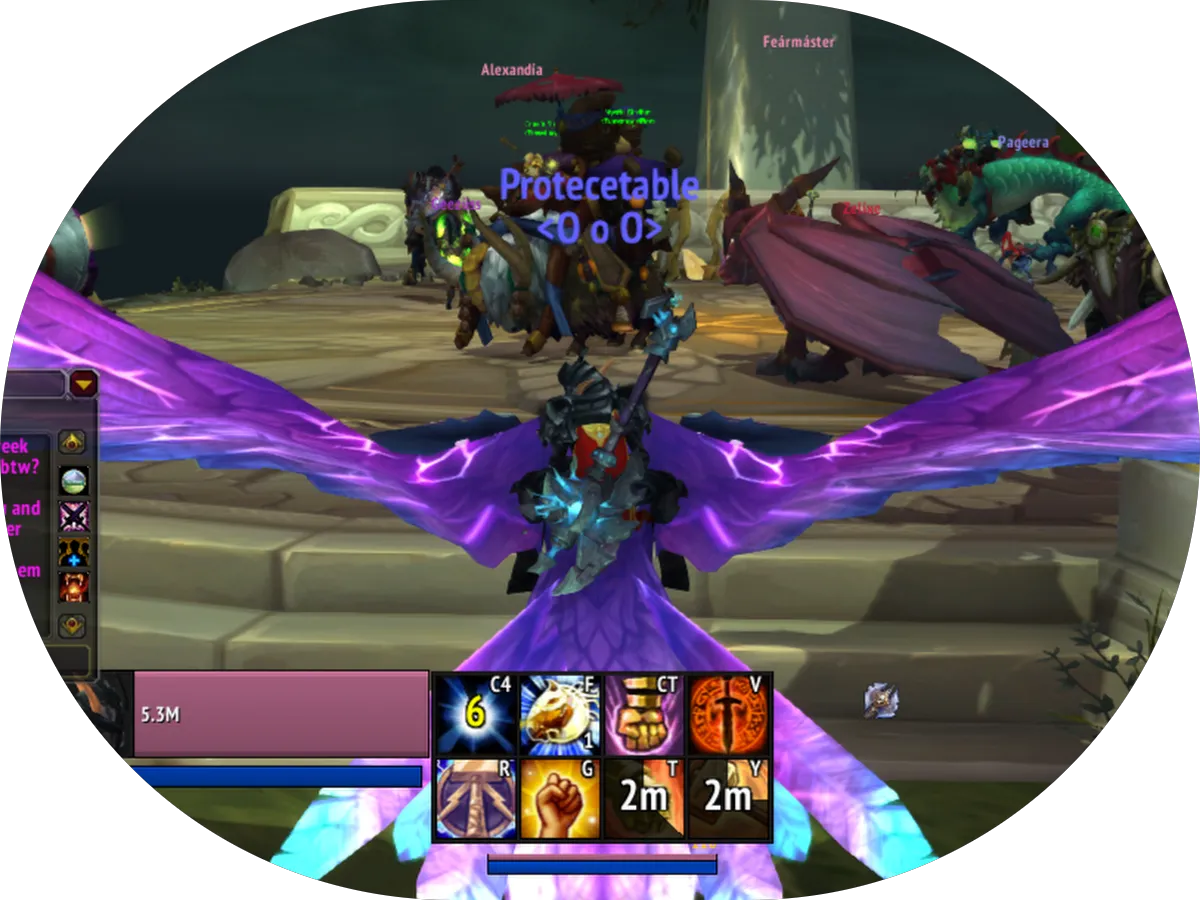
Task: Use the golden gauntlet fist ability
Action: tap(644, 714)
